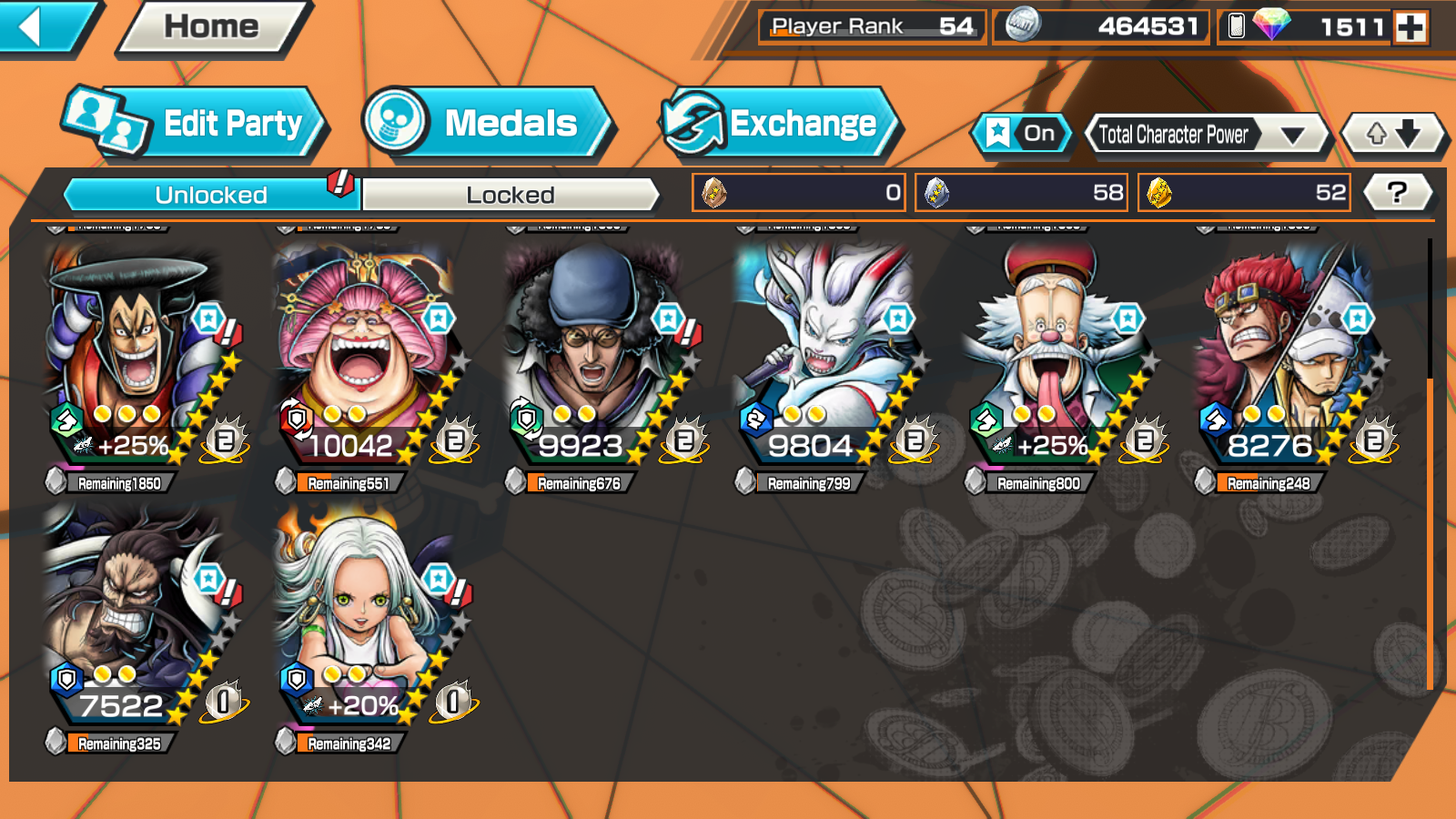Select the Kid and Law card with 8276 power
The width and height of the screenshot is (1456, 819).
[1283, 355]
